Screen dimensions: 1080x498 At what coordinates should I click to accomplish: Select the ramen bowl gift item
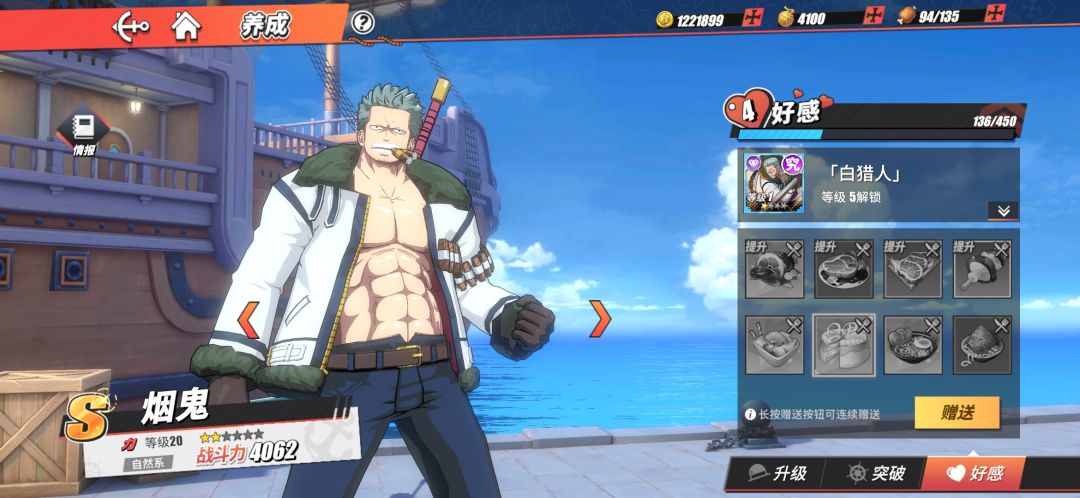click(912, 345)
